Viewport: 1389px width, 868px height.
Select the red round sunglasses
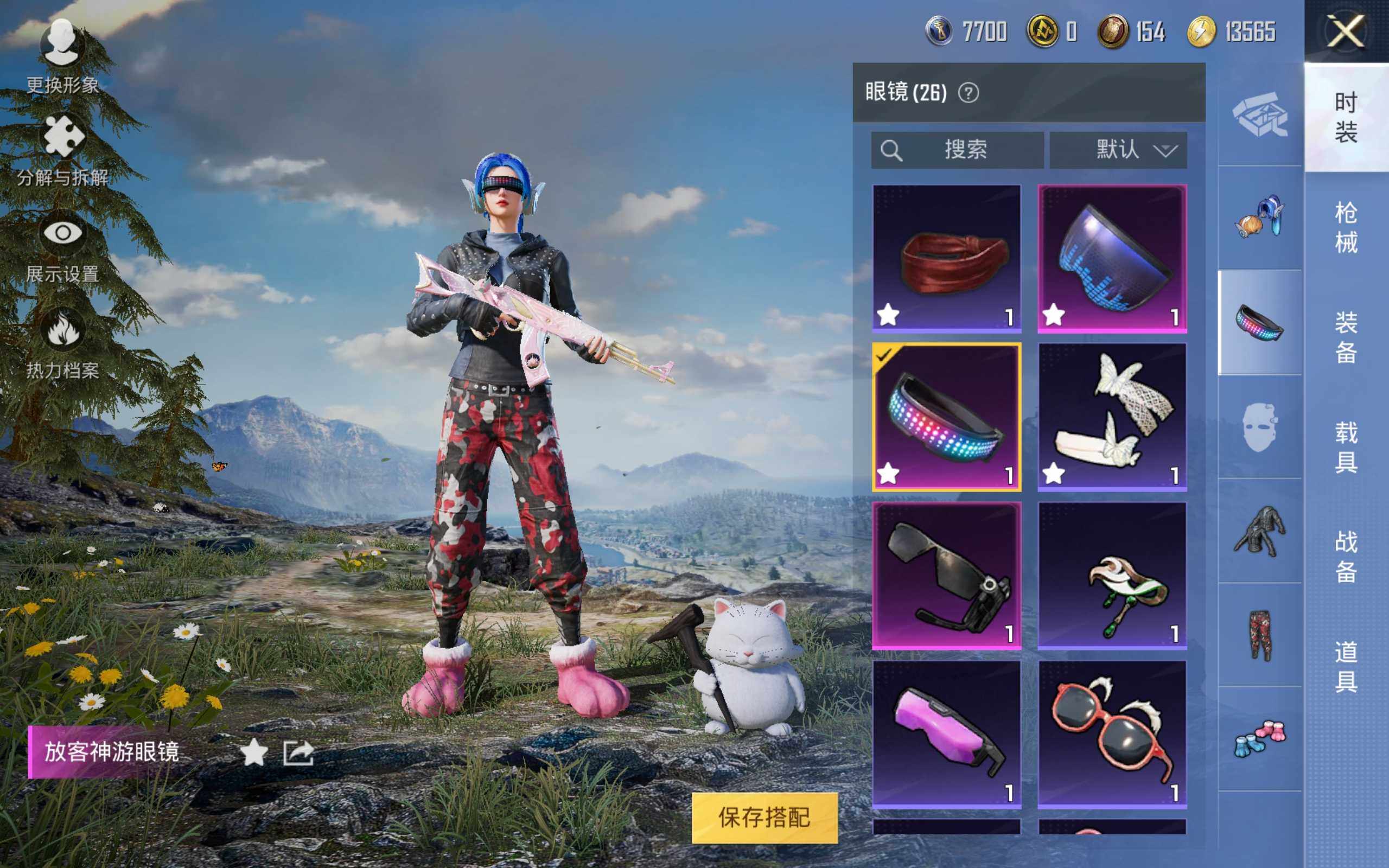point(1112,734)
